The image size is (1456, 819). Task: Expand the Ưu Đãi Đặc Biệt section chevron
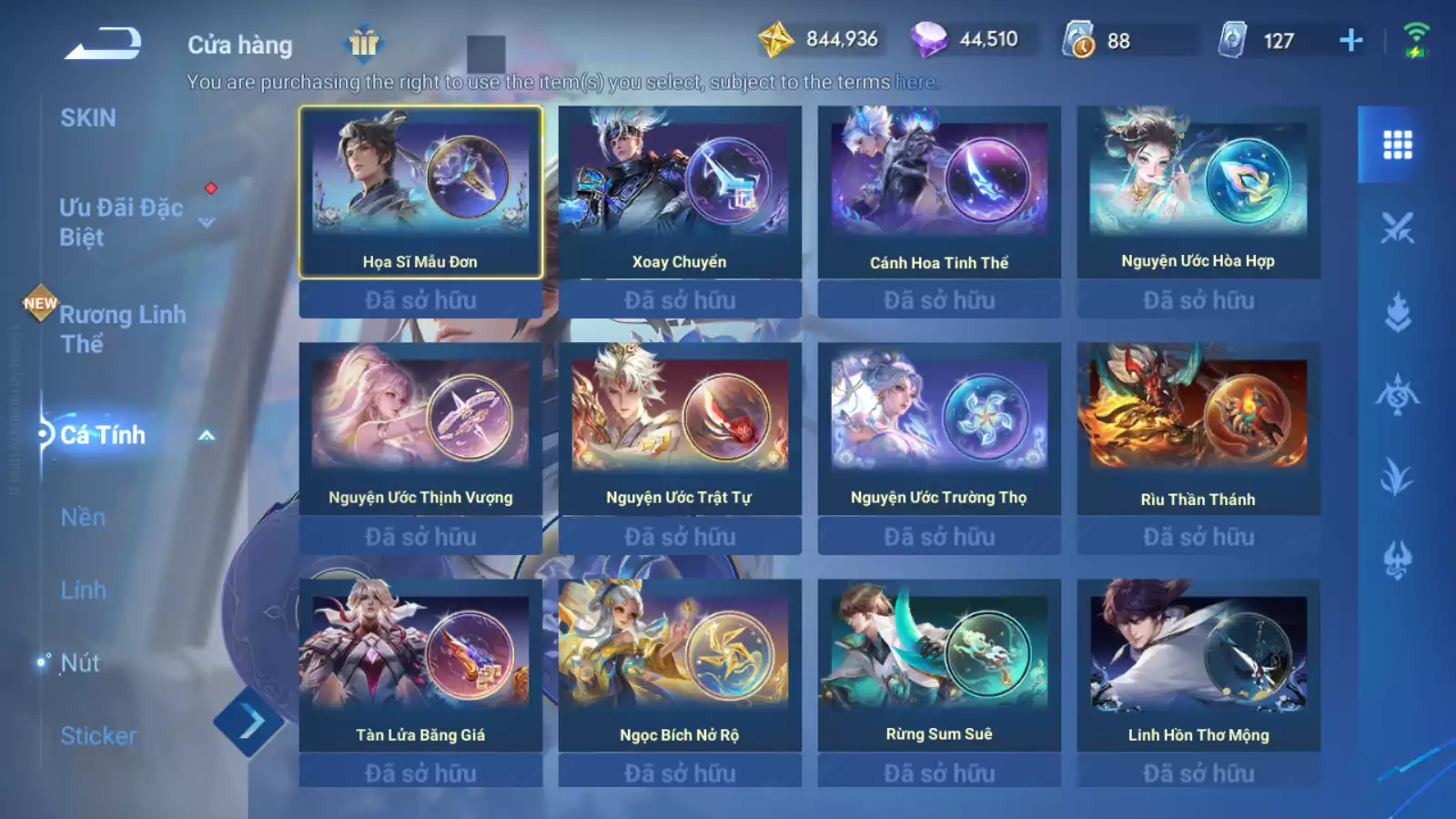(207, 222)
